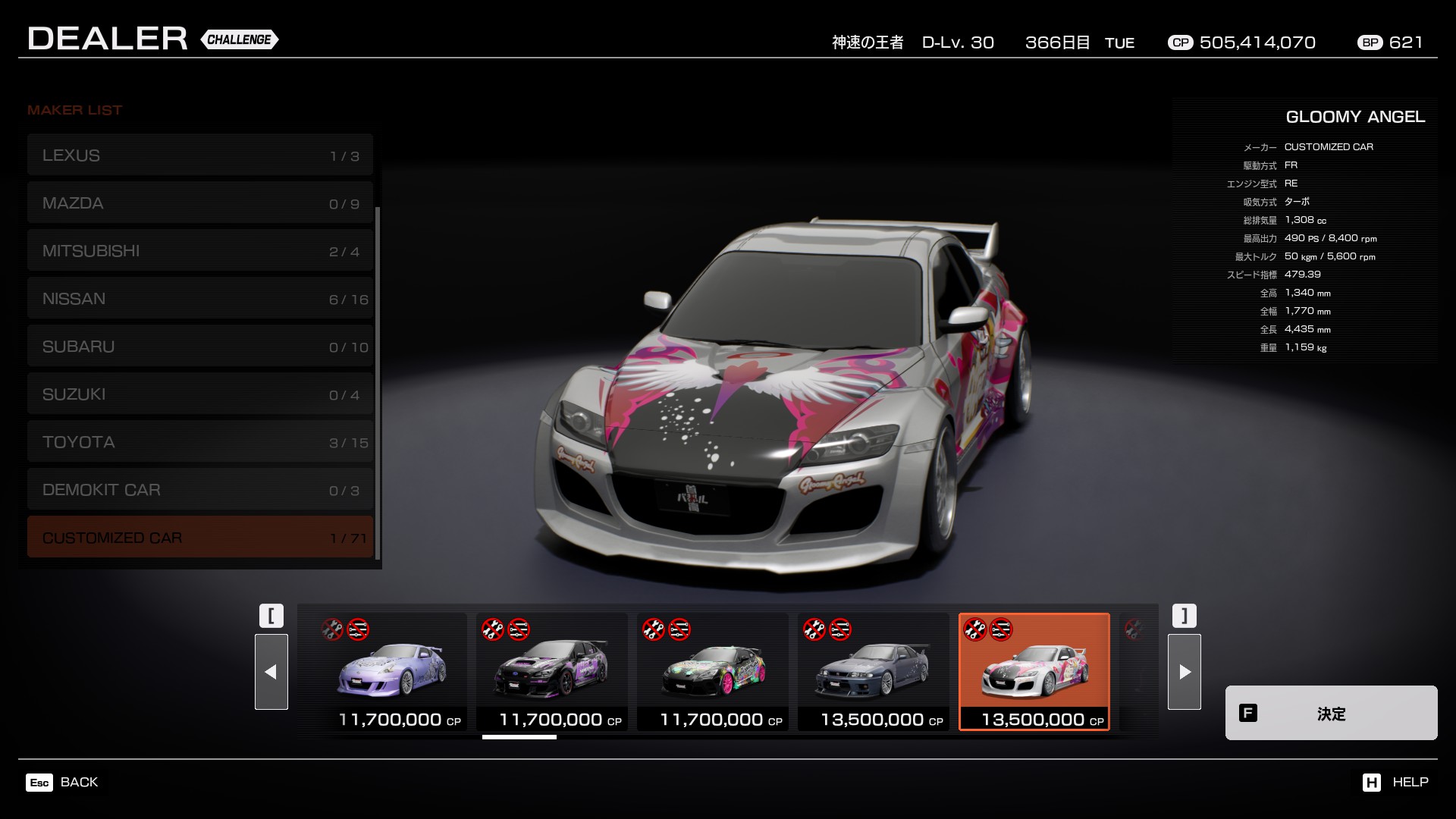
Task: Open the HELP screen
Action: [1395, 782]
